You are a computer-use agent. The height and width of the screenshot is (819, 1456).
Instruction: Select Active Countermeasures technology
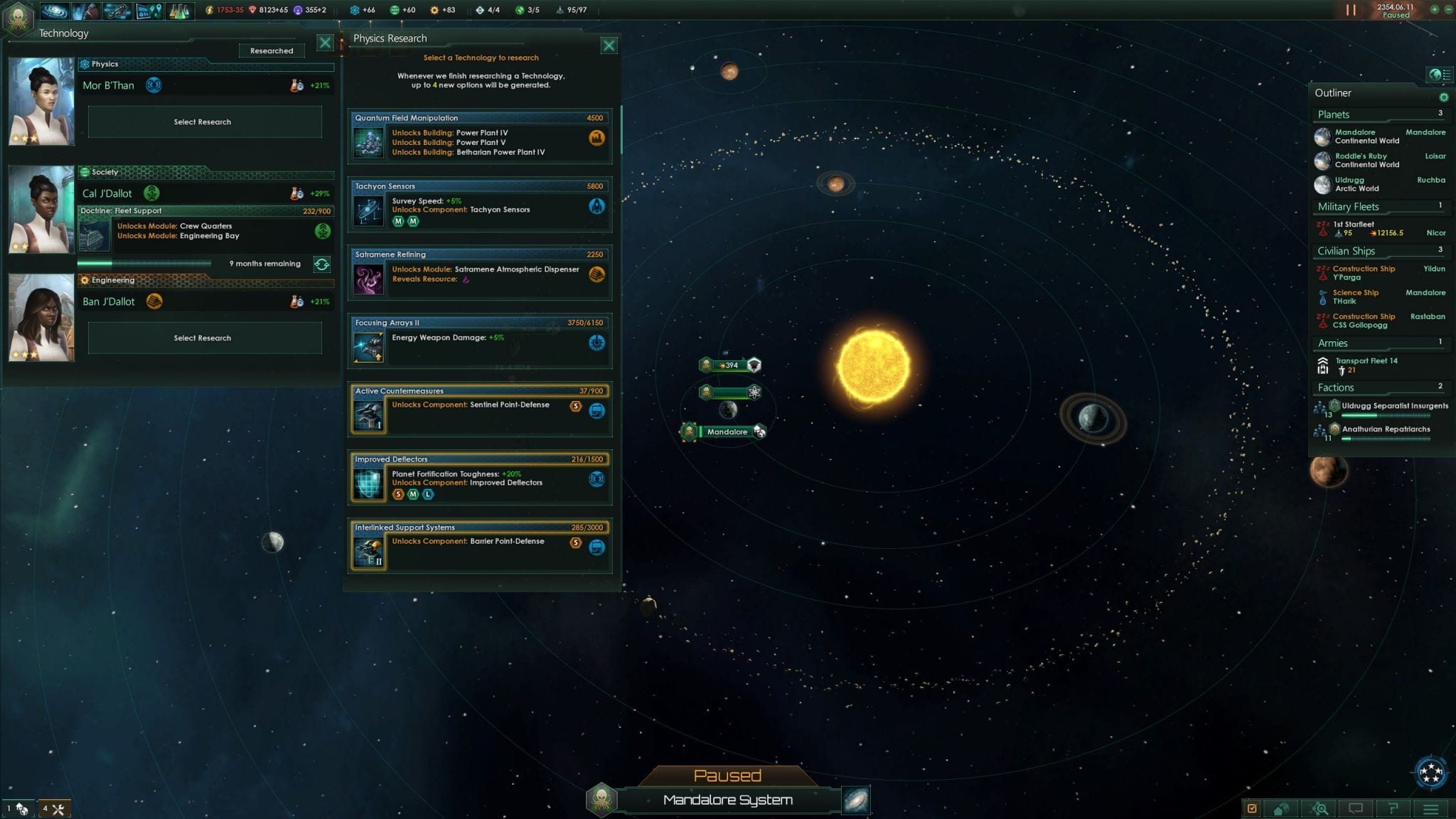click(480, 410)
